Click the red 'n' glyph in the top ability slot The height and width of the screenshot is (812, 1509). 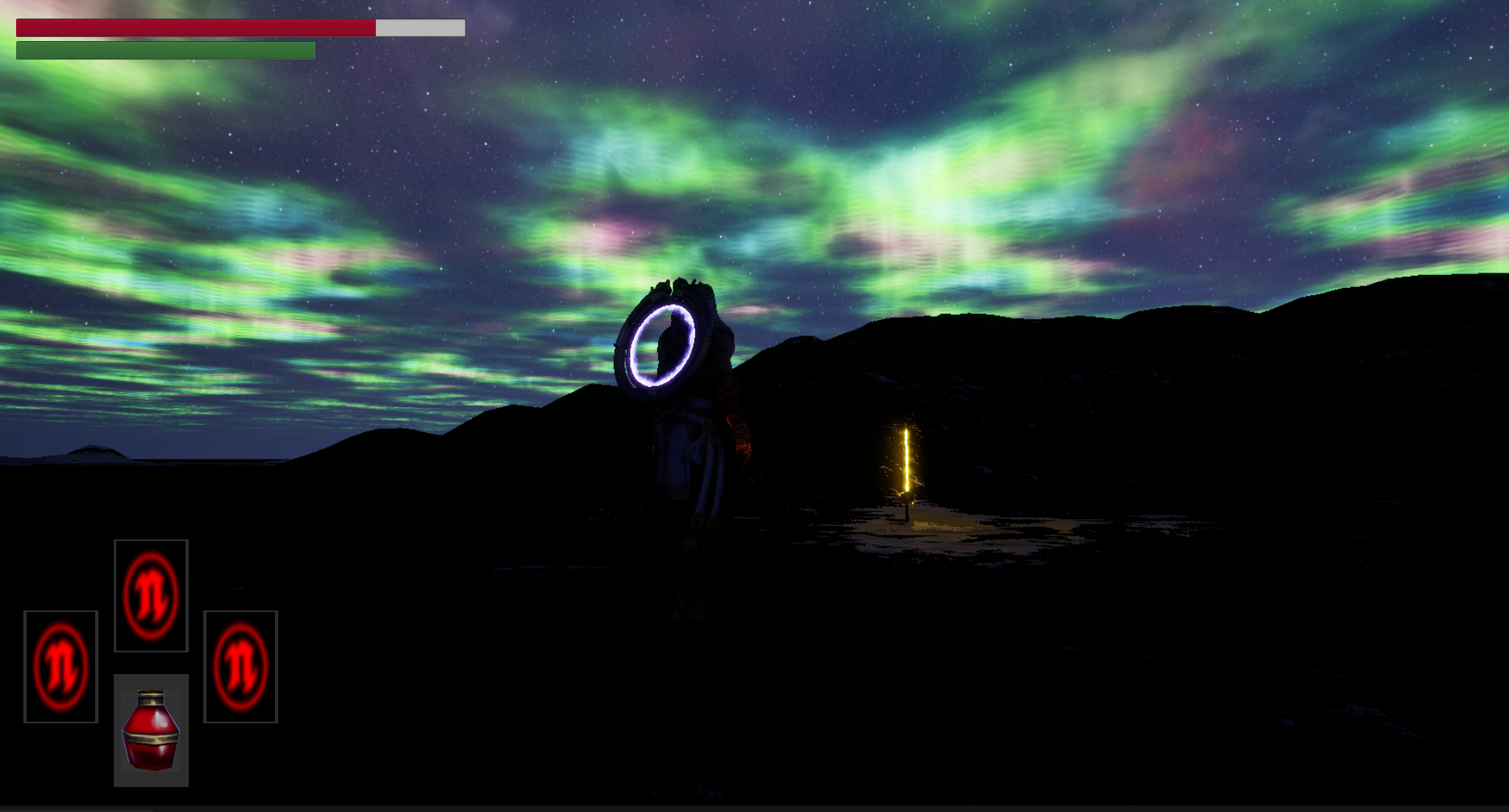point(150,598)
